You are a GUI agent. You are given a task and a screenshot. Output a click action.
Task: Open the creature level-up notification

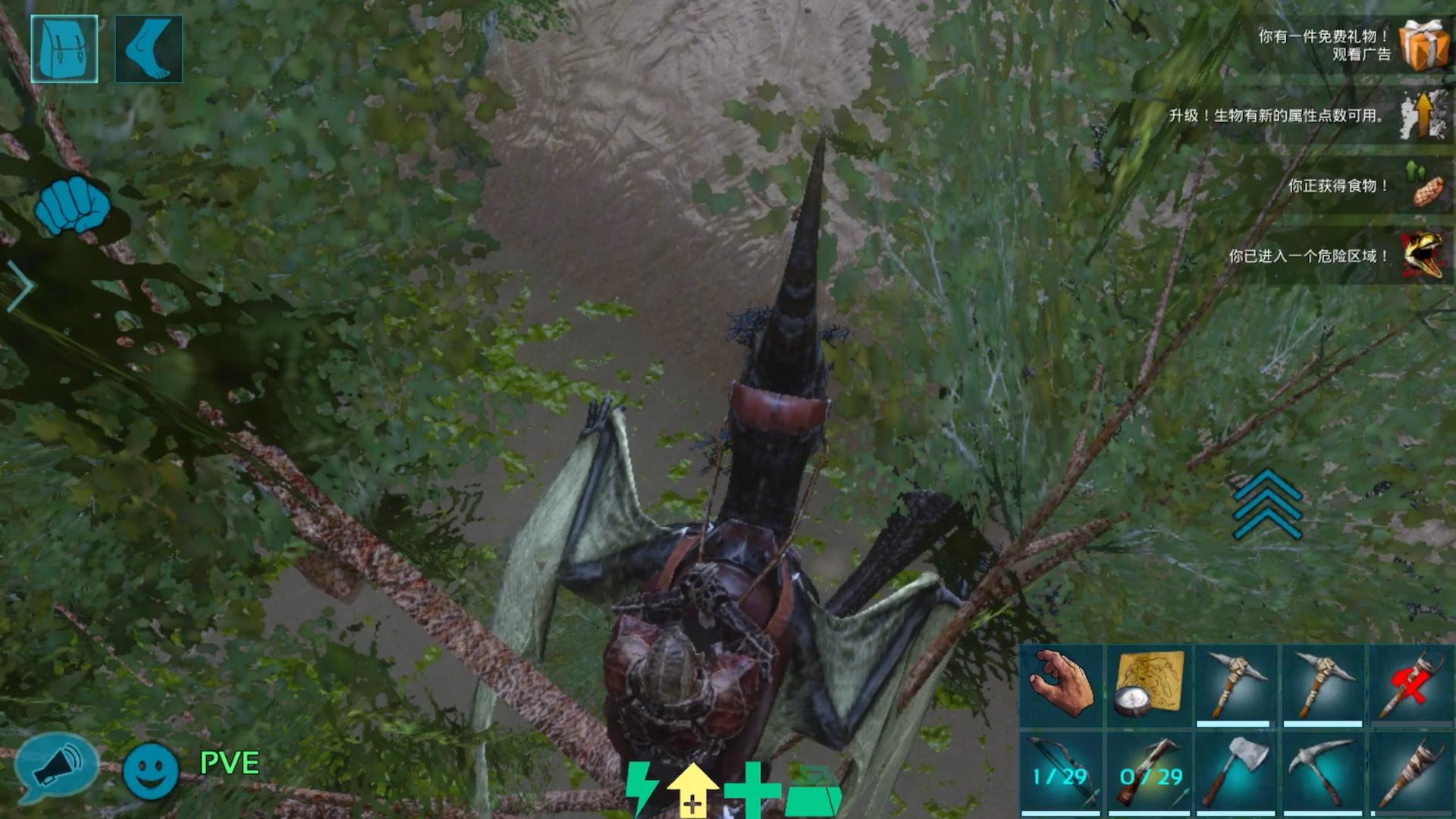click(1423, 115)
